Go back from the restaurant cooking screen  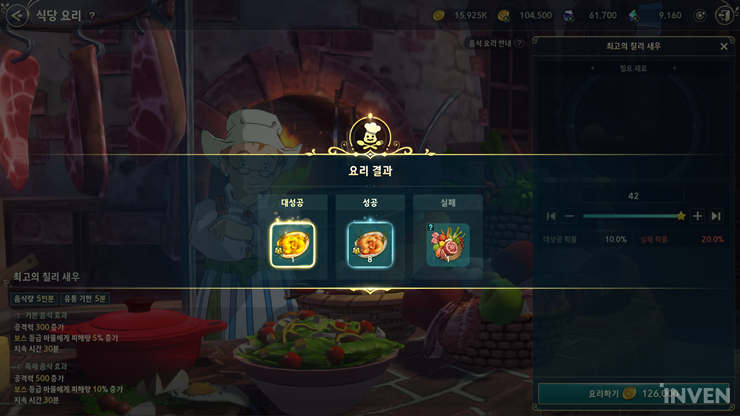click(x=16, y=15)
